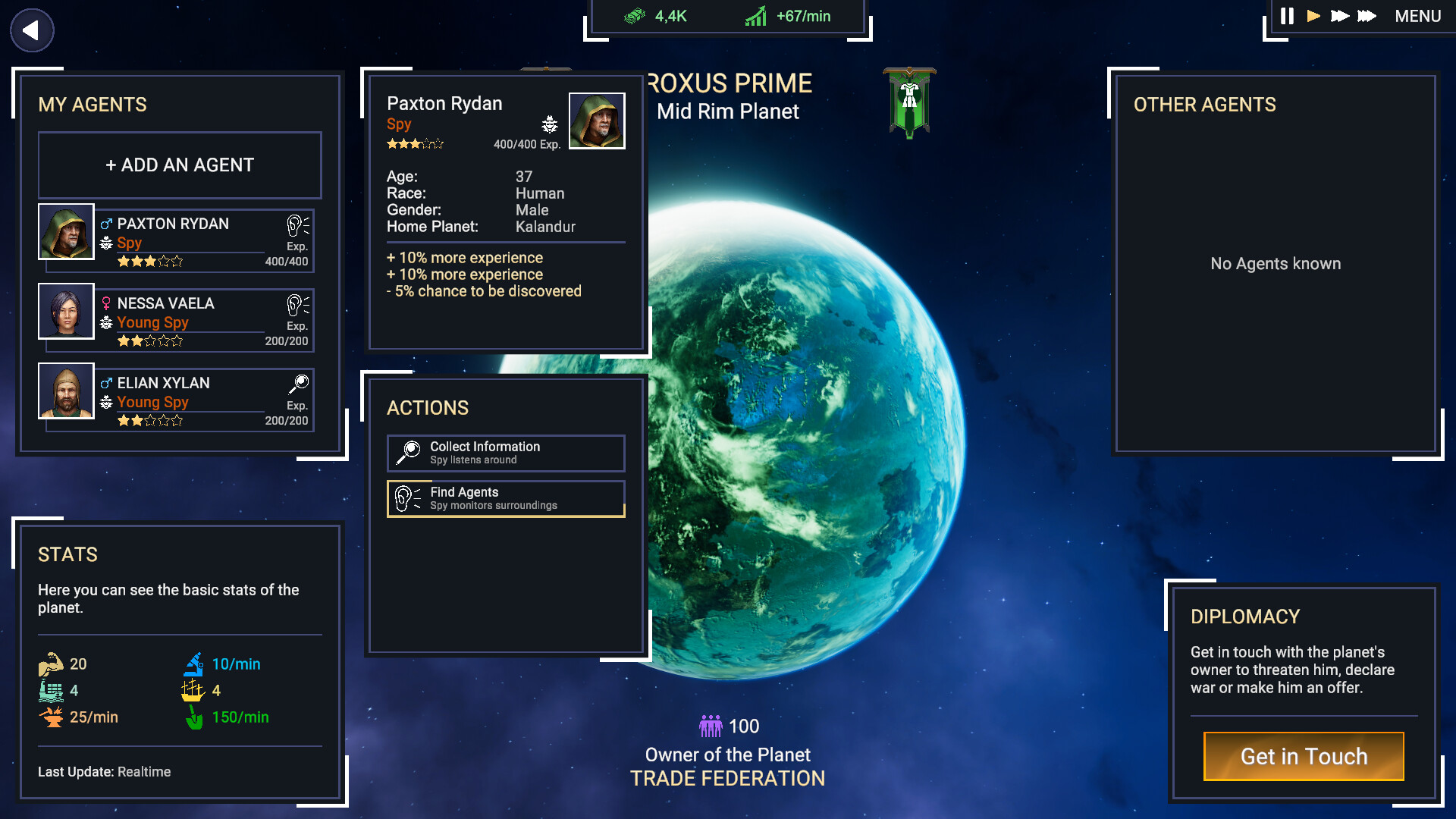Click Paxton Rydan's experience bar showing 400/400
Image resolution: width=1456 pixels, height=819 pixels.
point(526,143)
